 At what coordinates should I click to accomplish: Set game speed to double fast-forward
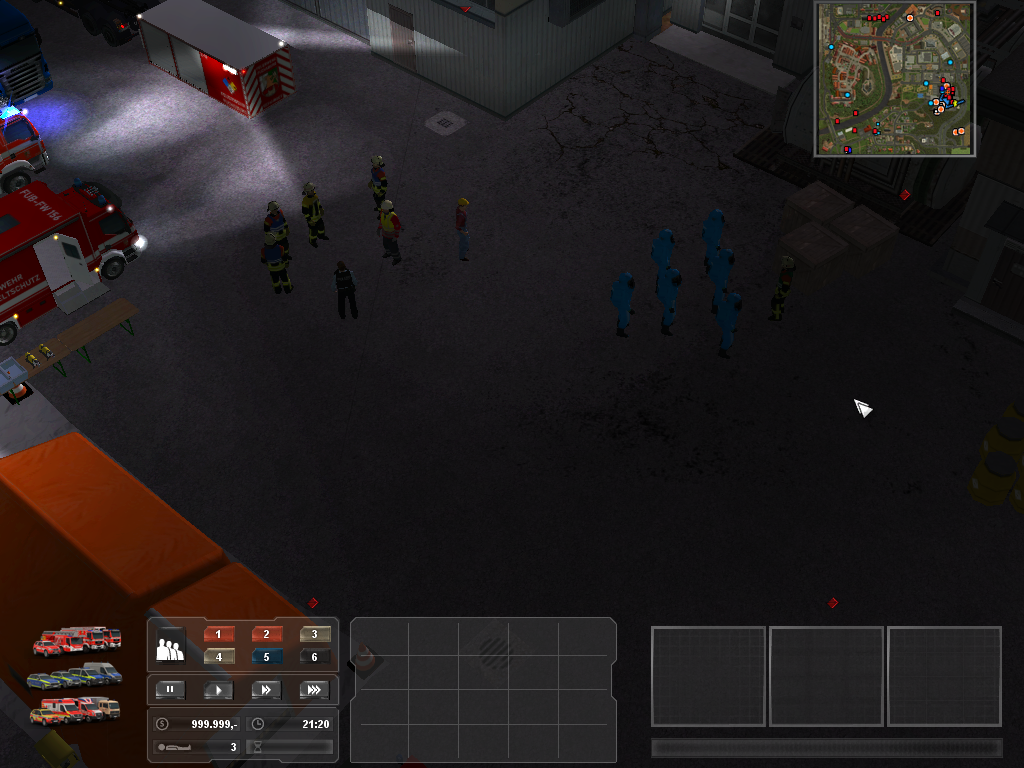coord(267,690)
